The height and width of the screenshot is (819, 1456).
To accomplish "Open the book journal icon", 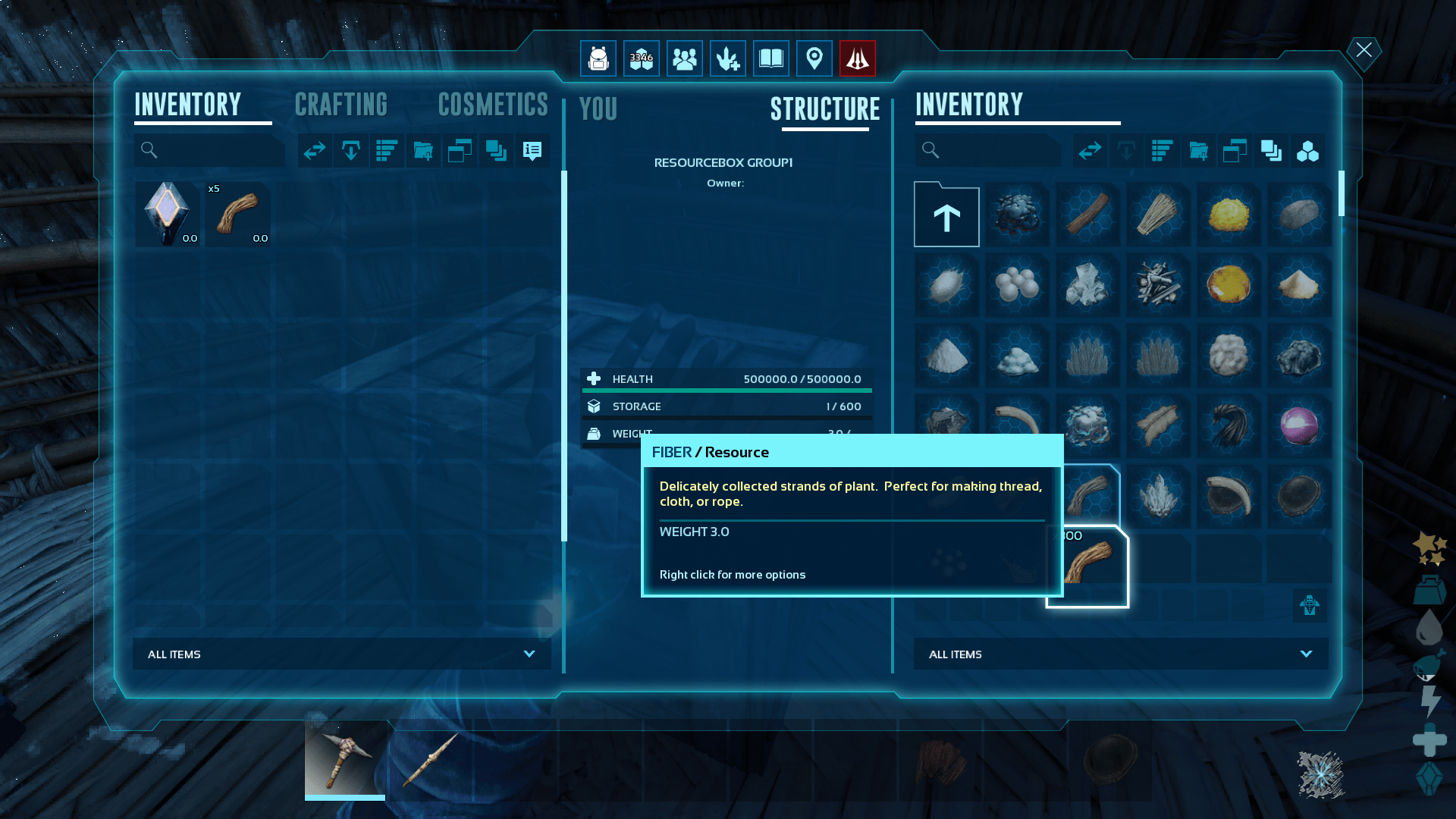I will tap(771, 58).
